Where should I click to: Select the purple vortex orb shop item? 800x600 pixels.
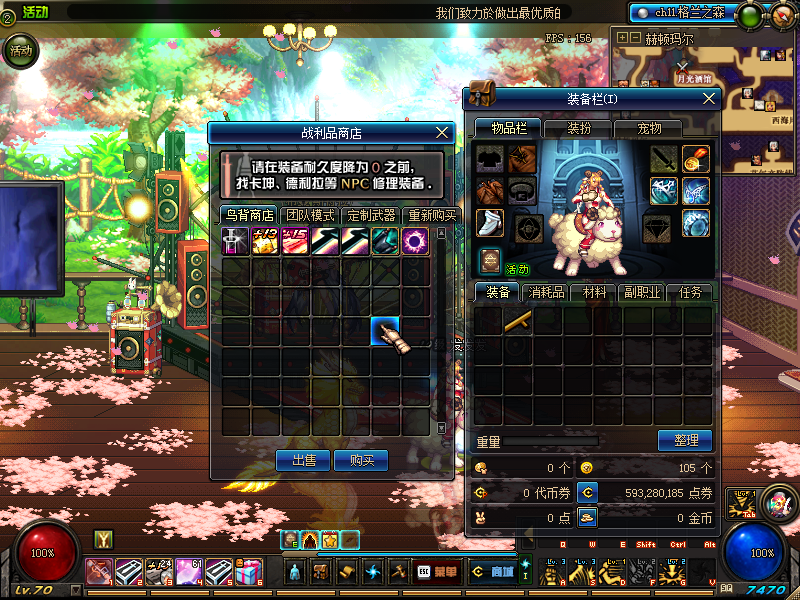[x=415, y=241]
